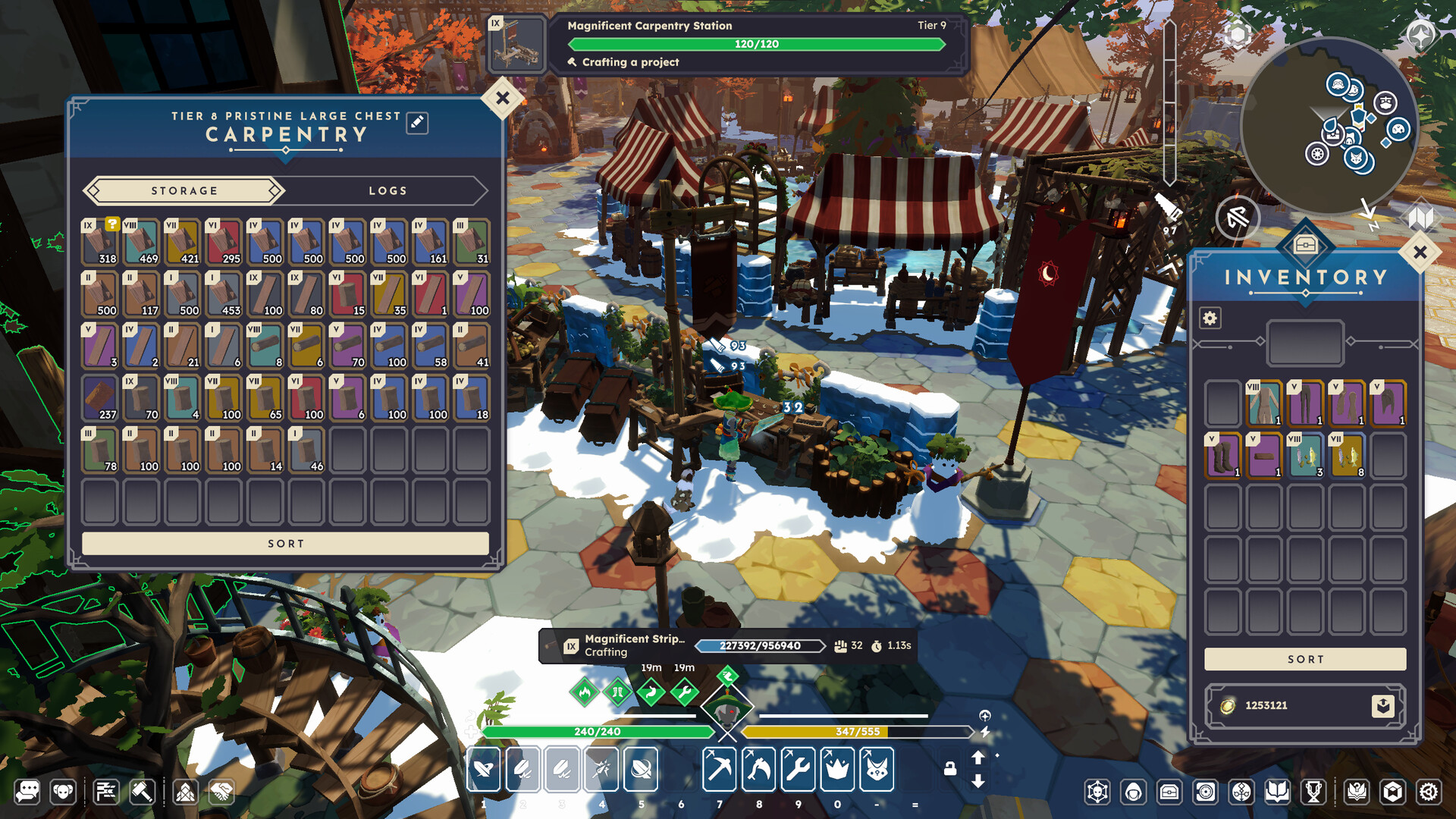Switch to the Logs tab

(388, 190)
